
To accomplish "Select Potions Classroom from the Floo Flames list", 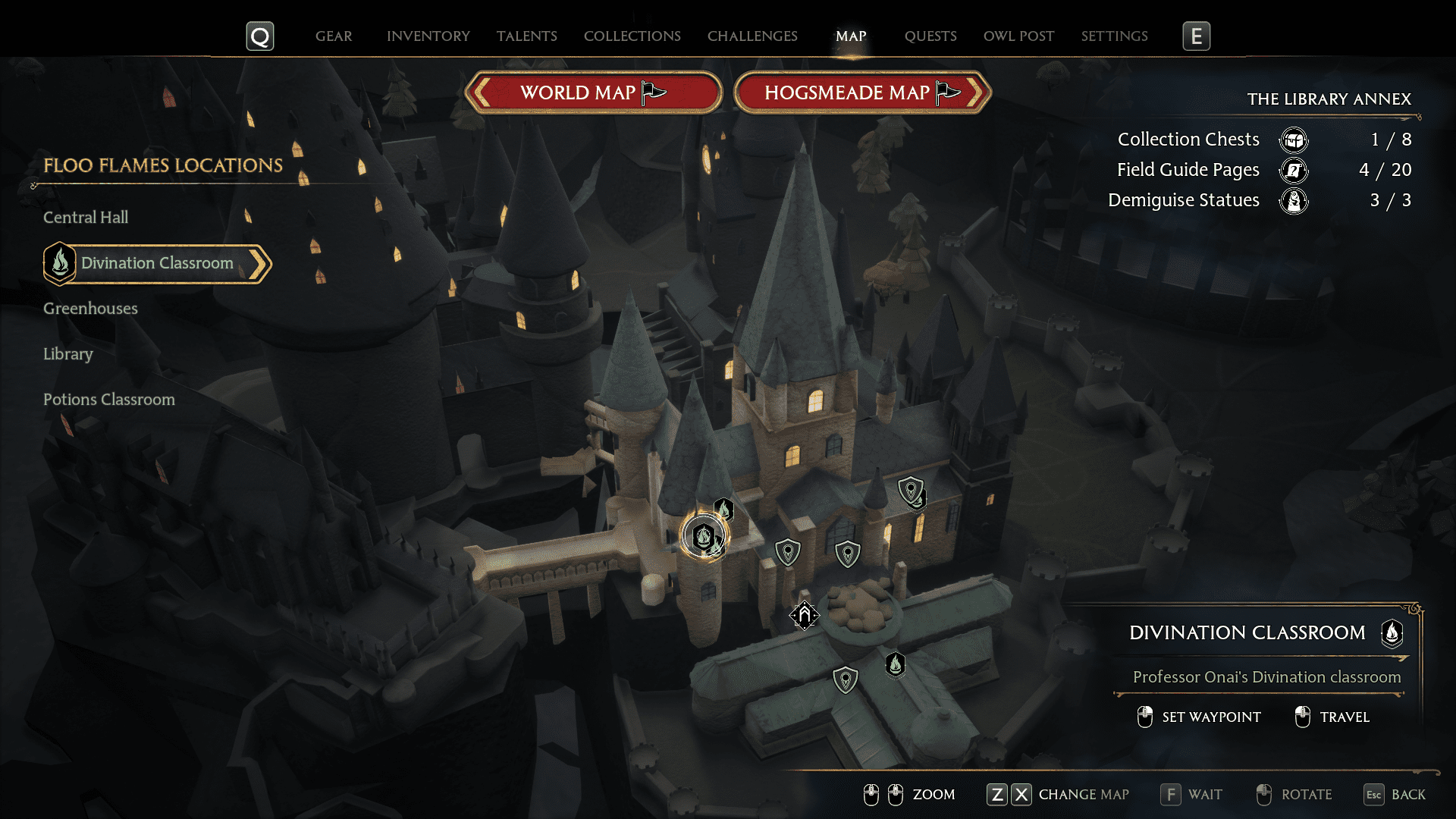I will [x=109, y=399].
